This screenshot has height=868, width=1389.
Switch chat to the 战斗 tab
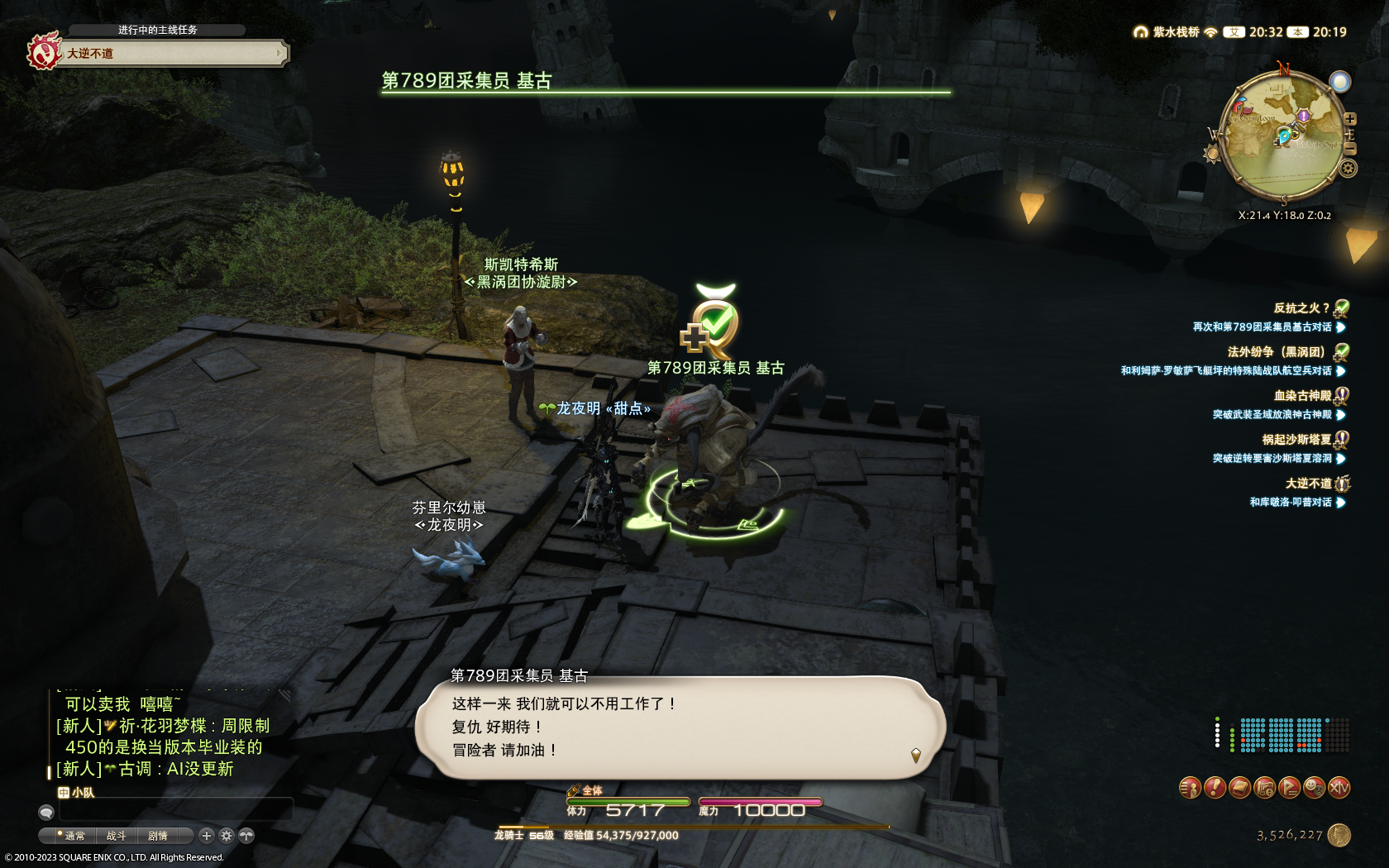[x=117, y=836]
